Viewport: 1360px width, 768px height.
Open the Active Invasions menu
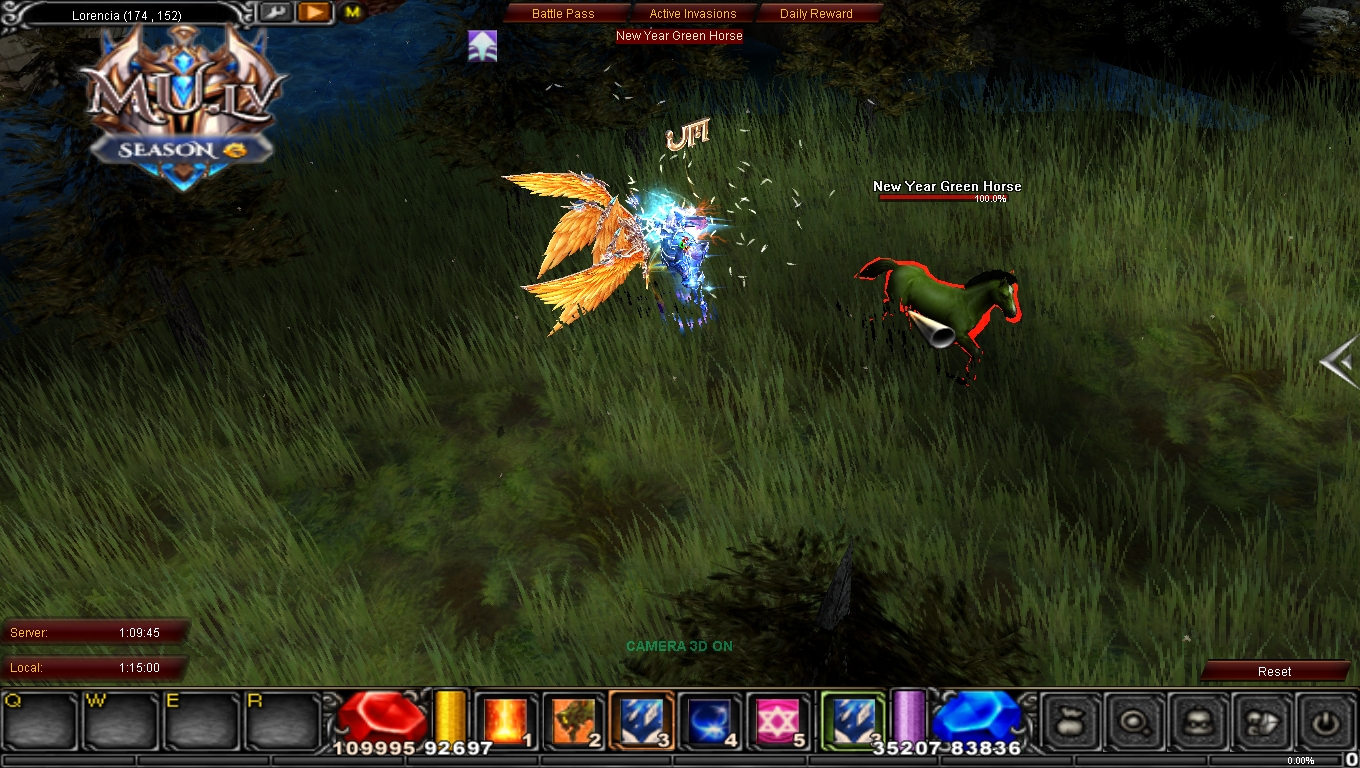pos(693,13)
